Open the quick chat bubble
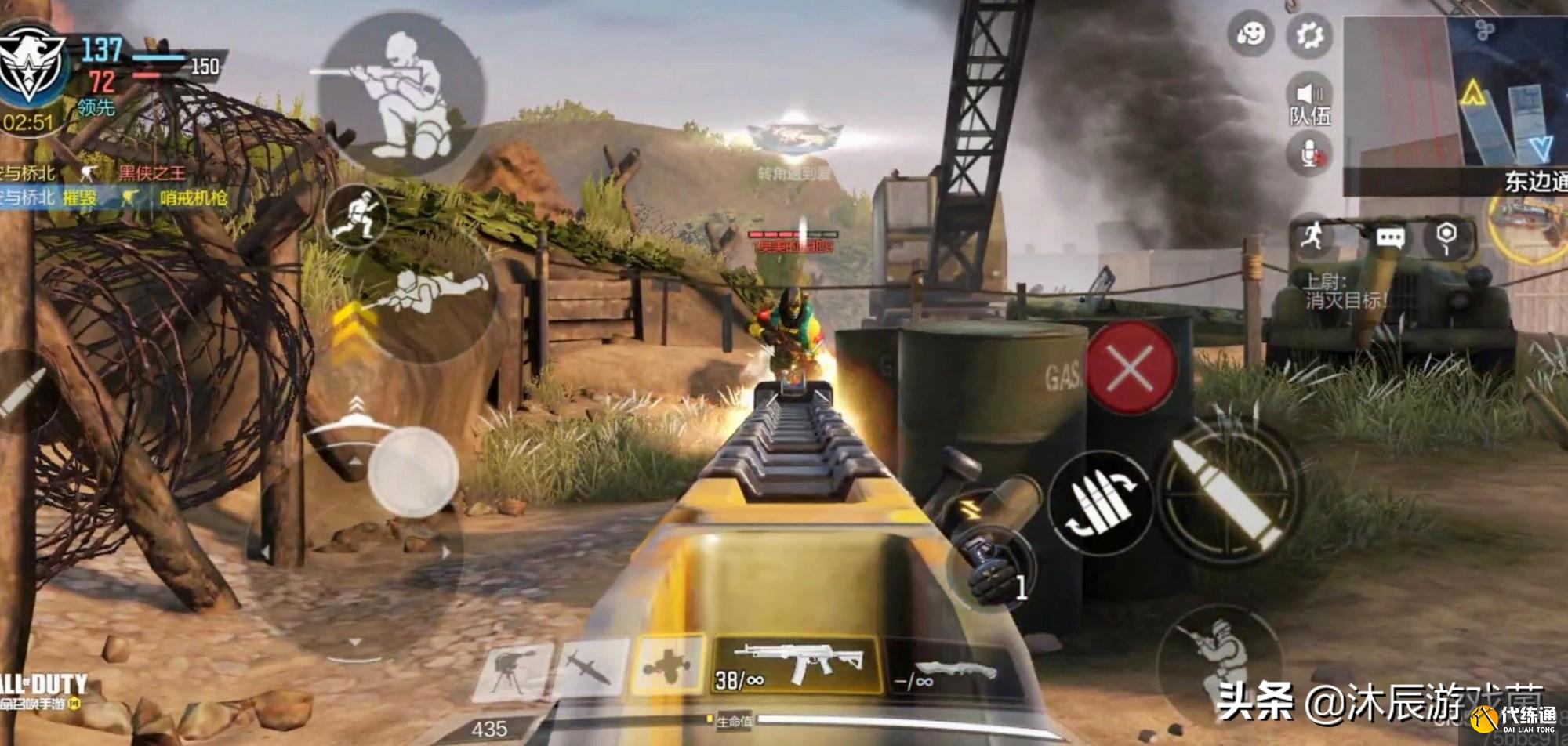 tap(1390, 237)
